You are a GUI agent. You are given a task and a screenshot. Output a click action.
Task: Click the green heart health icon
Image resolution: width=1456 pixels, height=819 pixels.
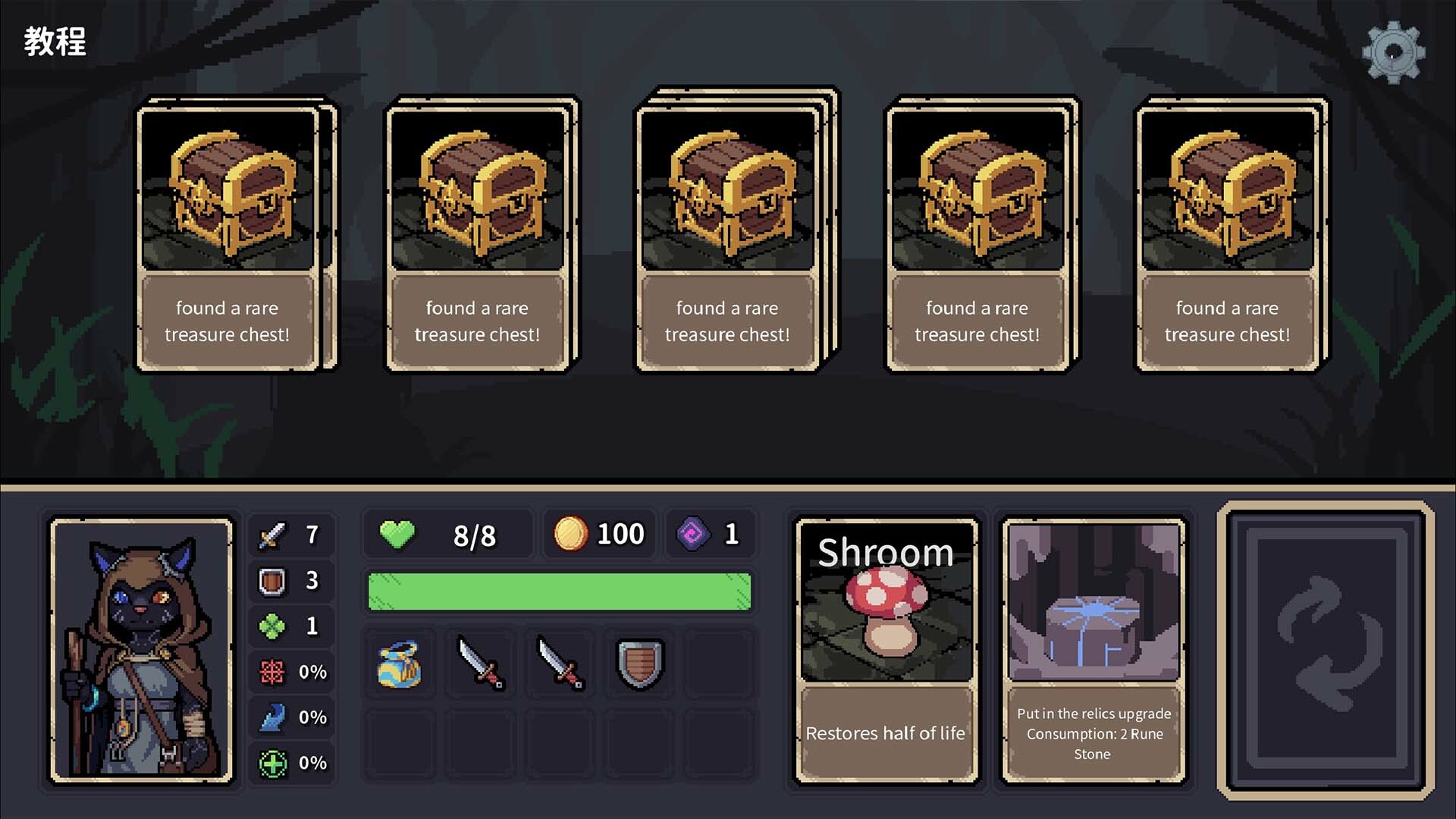coord(397,533)
